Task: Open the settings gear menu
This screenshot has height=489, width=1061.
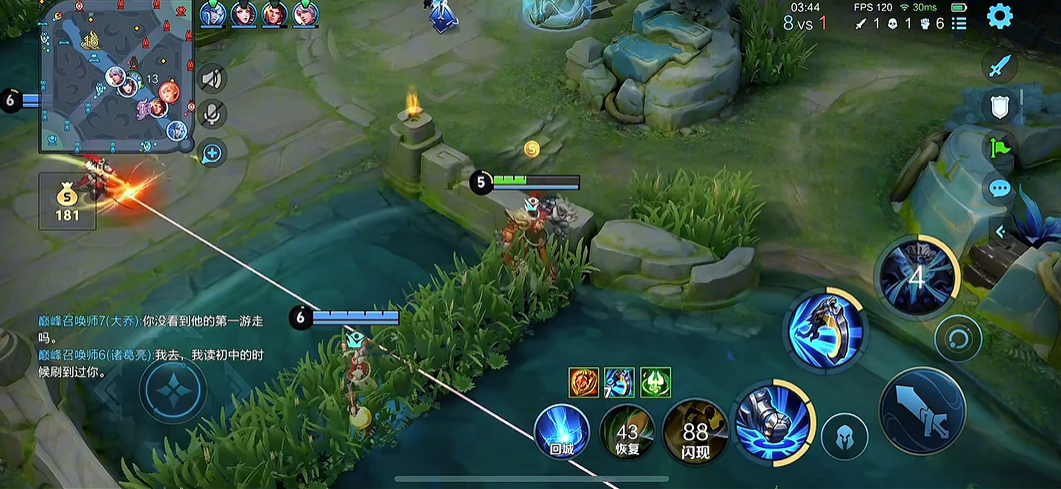Action: (999, 16)
